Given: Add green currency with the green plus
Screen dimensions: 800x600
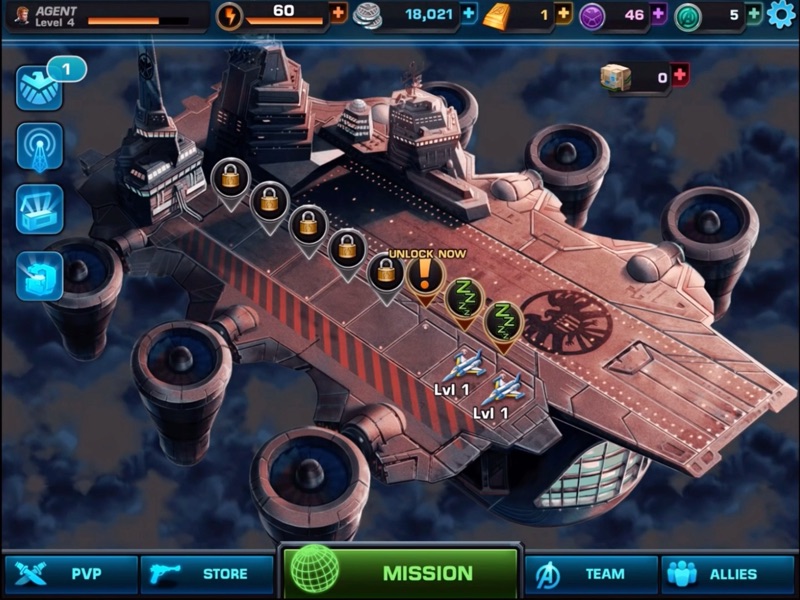Looking at the screenshot, I should tap(753, 14).
